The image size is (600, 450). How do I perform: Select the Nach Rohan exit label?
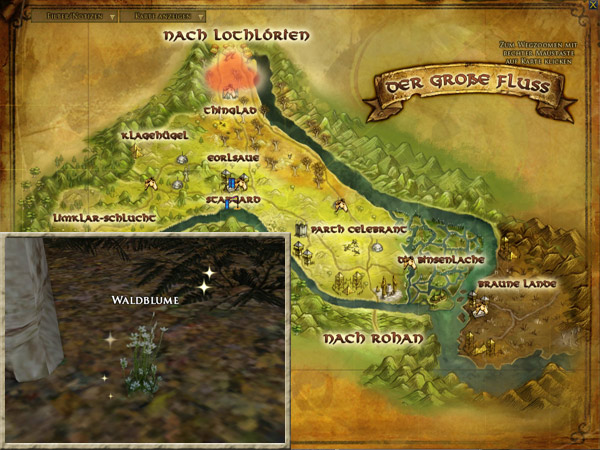tap(373, 340)
